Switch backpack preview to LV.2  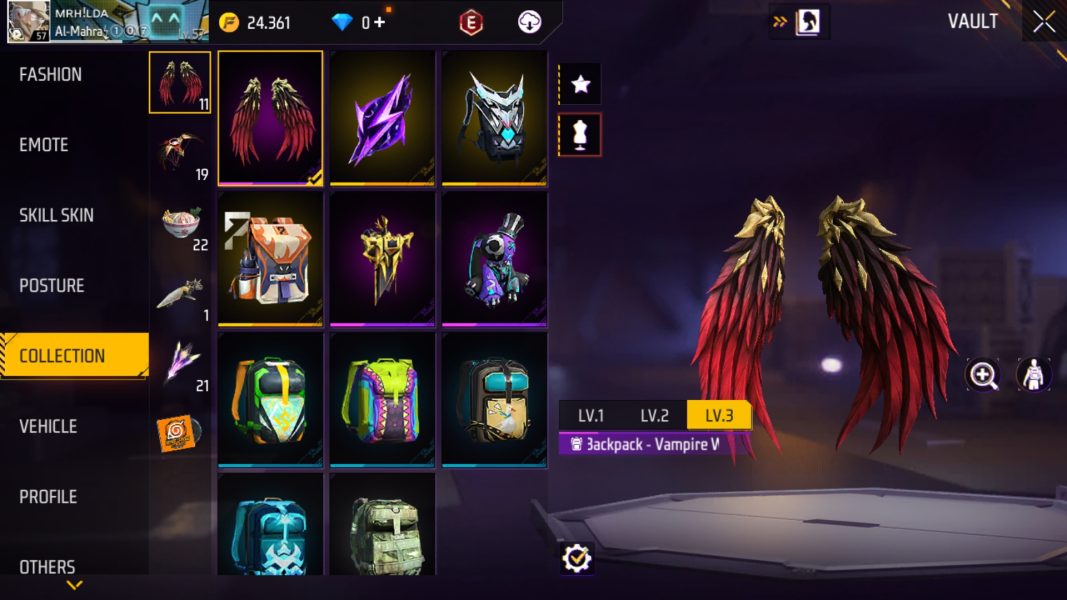click(x=654, y=415)
